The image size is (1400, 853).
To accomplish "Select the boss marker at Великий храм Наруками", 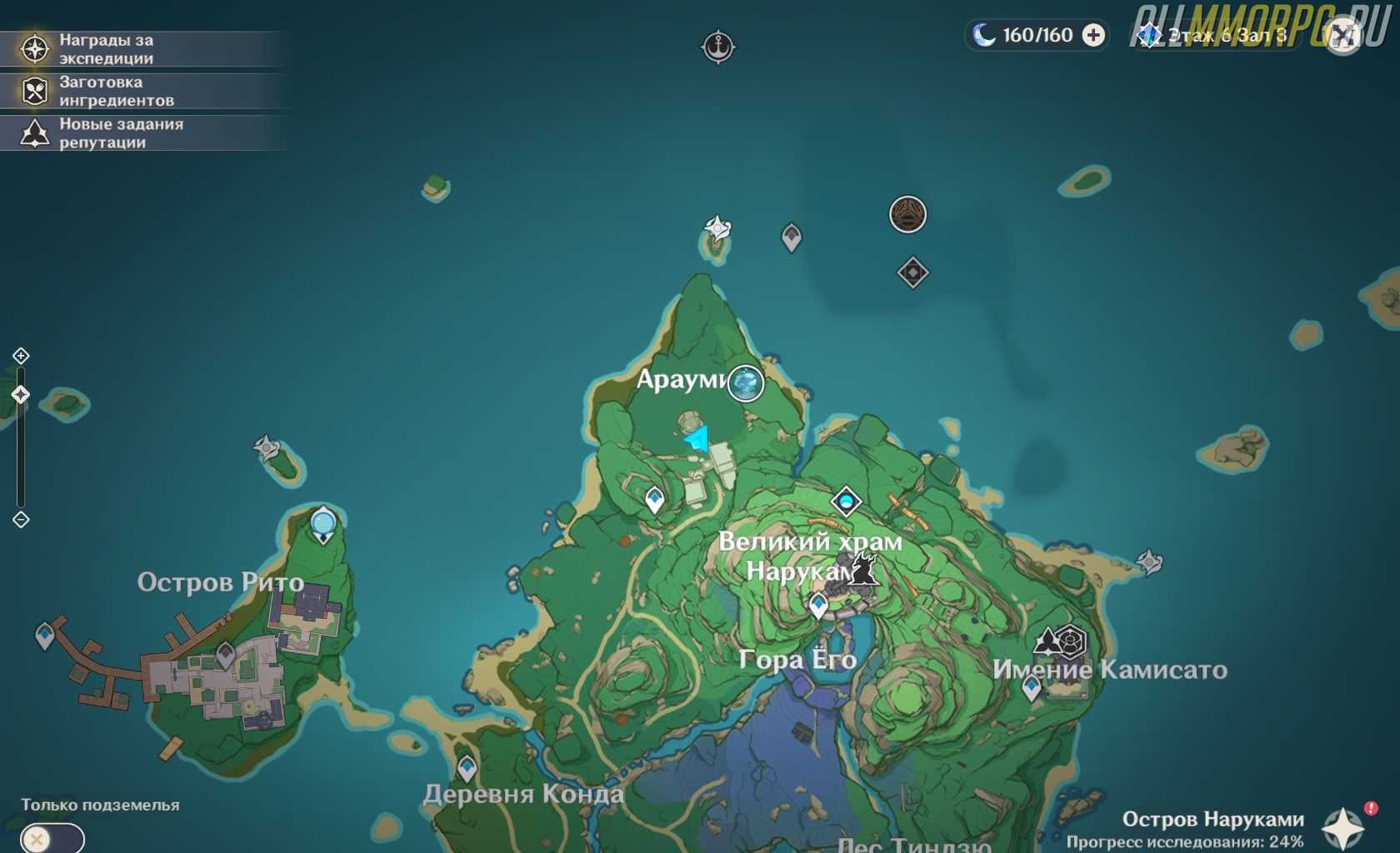I will 863,571.
